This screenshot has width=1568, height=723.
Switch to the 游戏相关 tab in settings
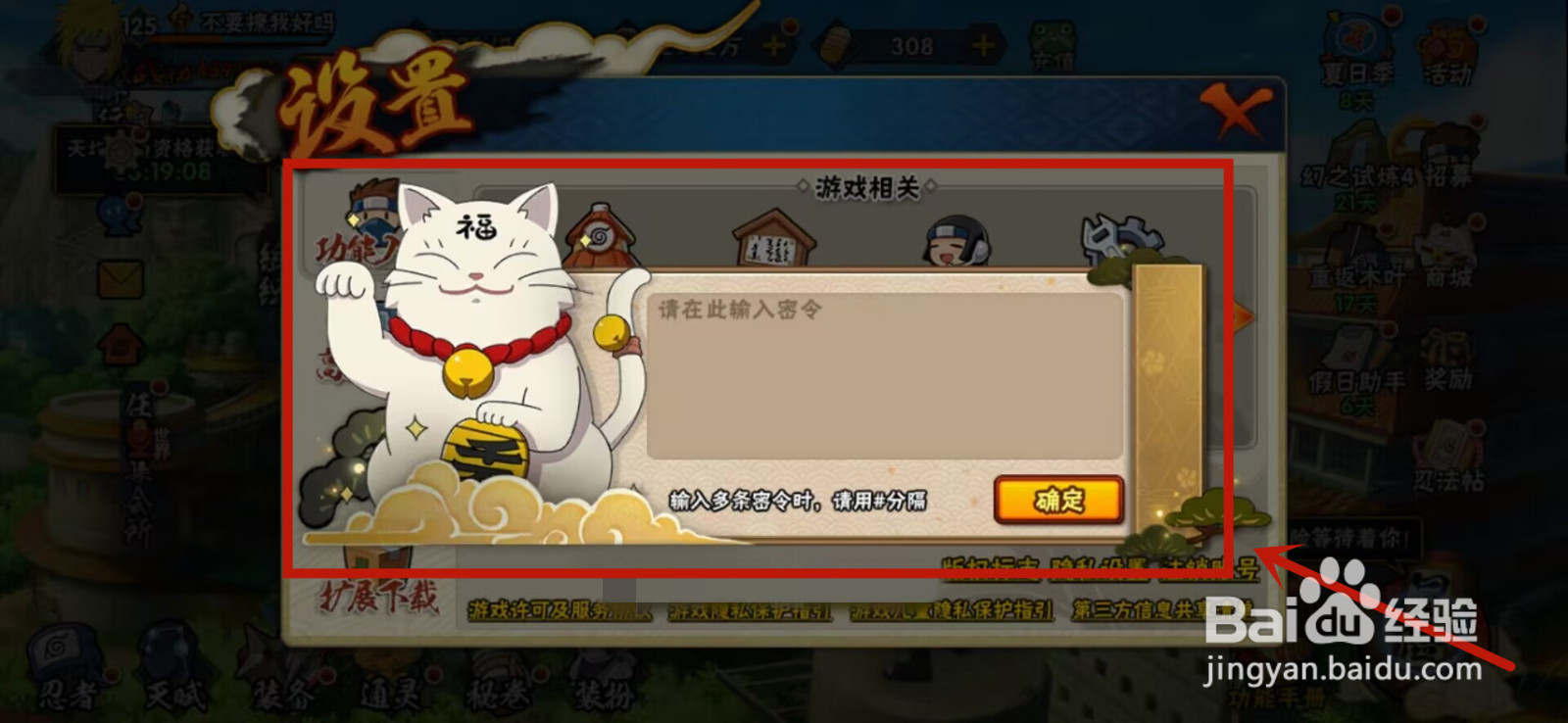(865, 184)
